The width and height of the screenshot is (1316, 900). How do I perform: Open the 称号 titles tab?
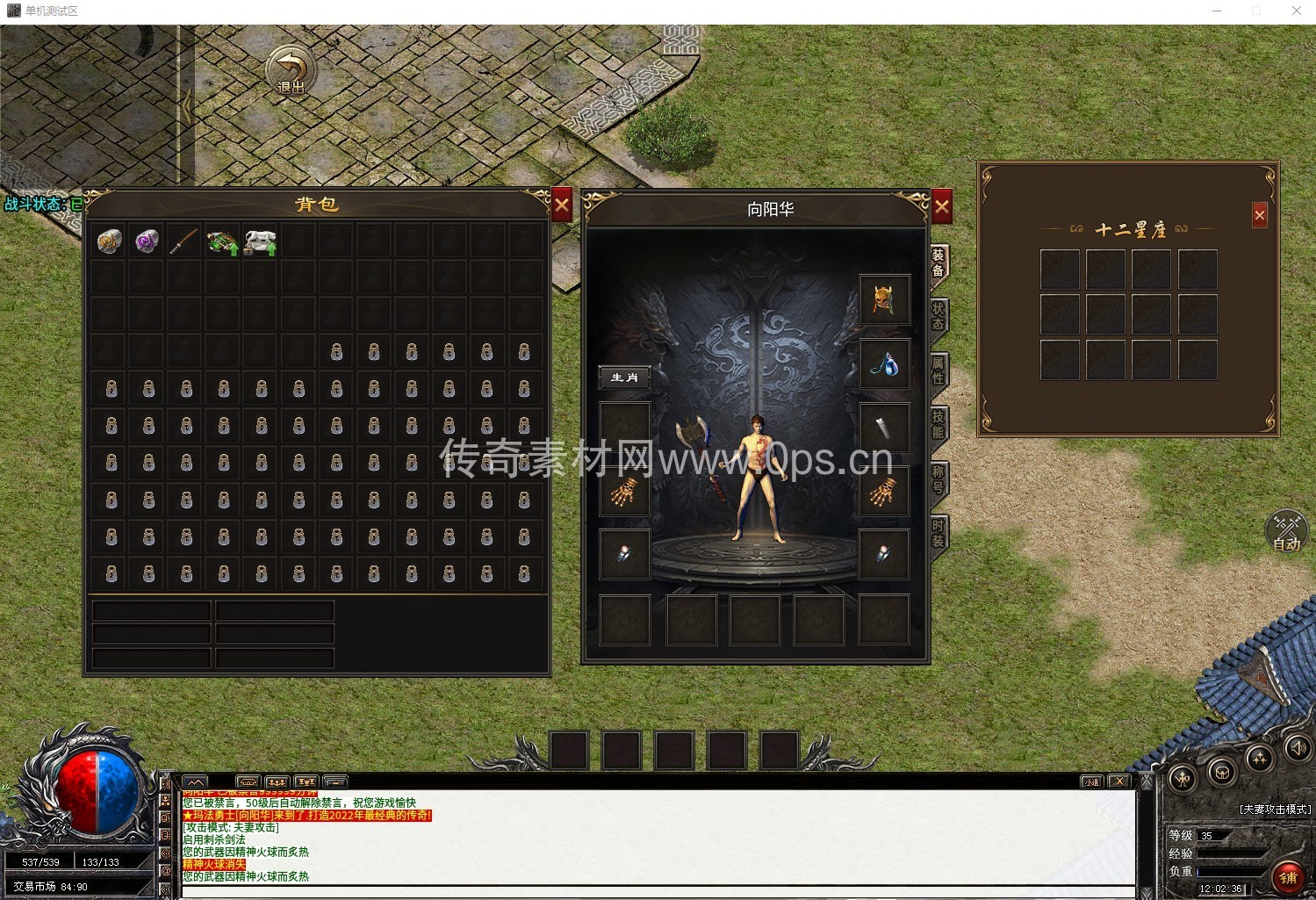pyautogui.click(x=938, y=479)
